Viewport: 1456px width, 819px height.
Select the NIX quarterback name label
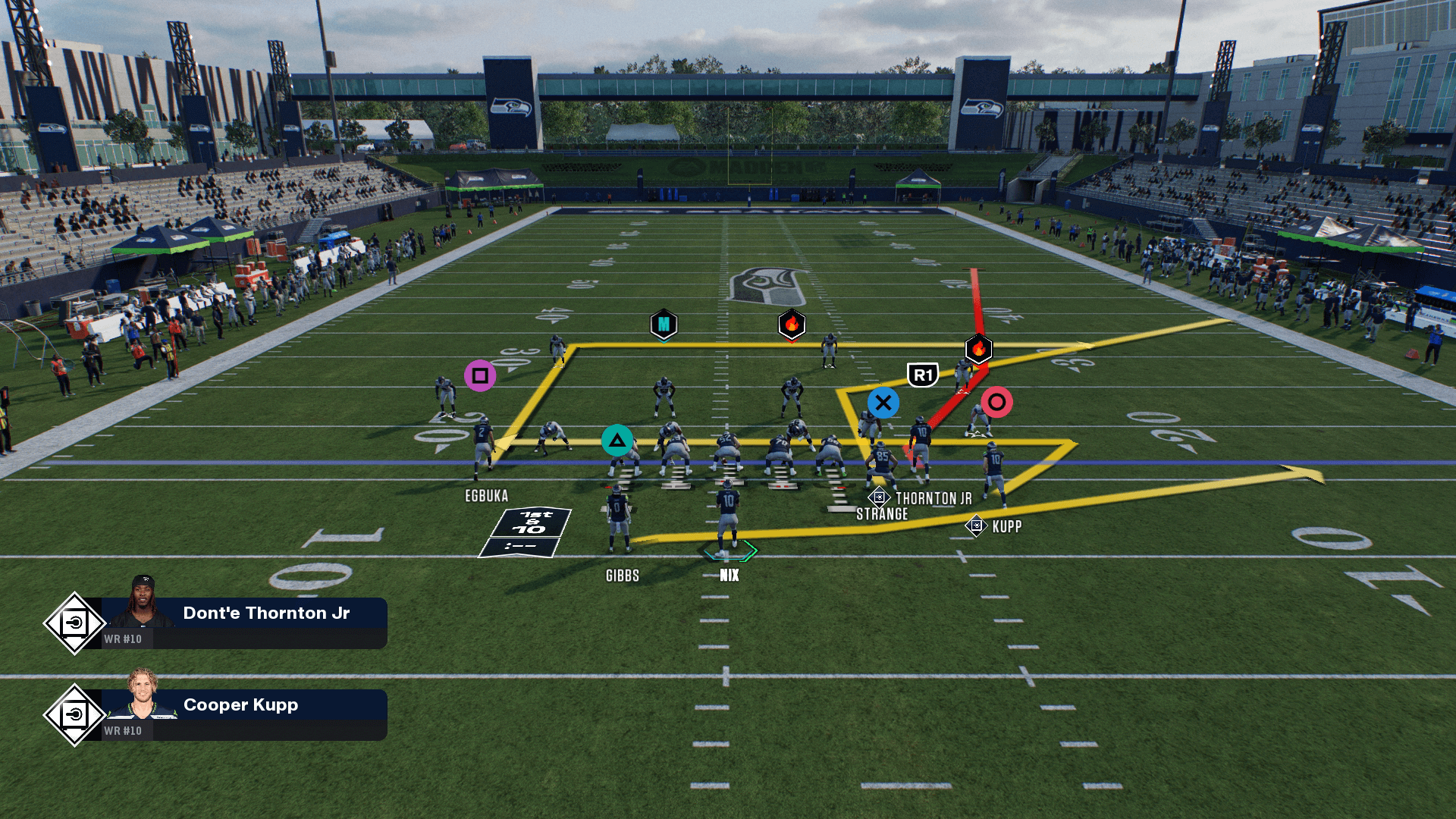coord(729,576)
